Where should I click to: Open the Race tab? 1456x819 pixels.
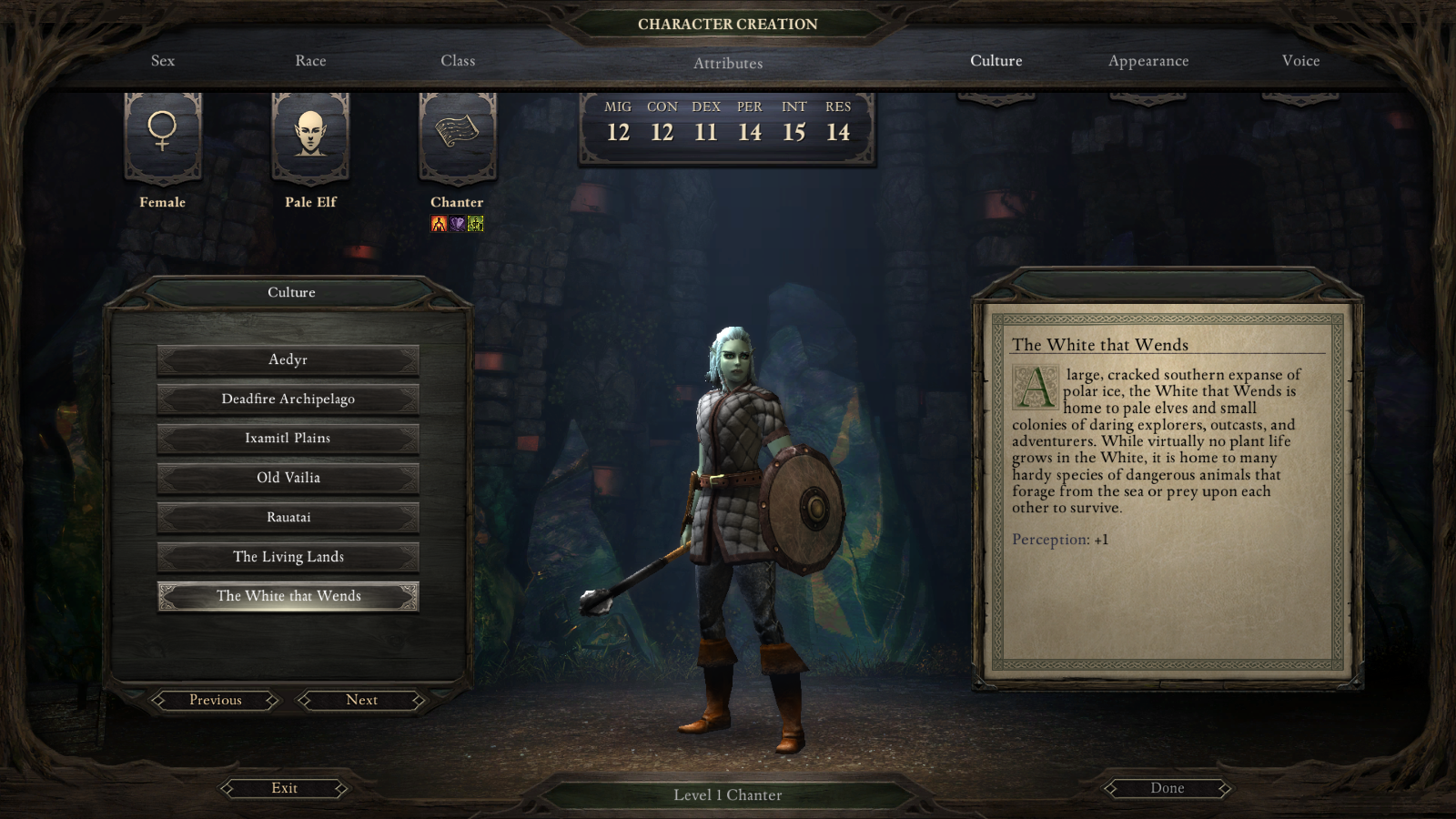(310, 61)
